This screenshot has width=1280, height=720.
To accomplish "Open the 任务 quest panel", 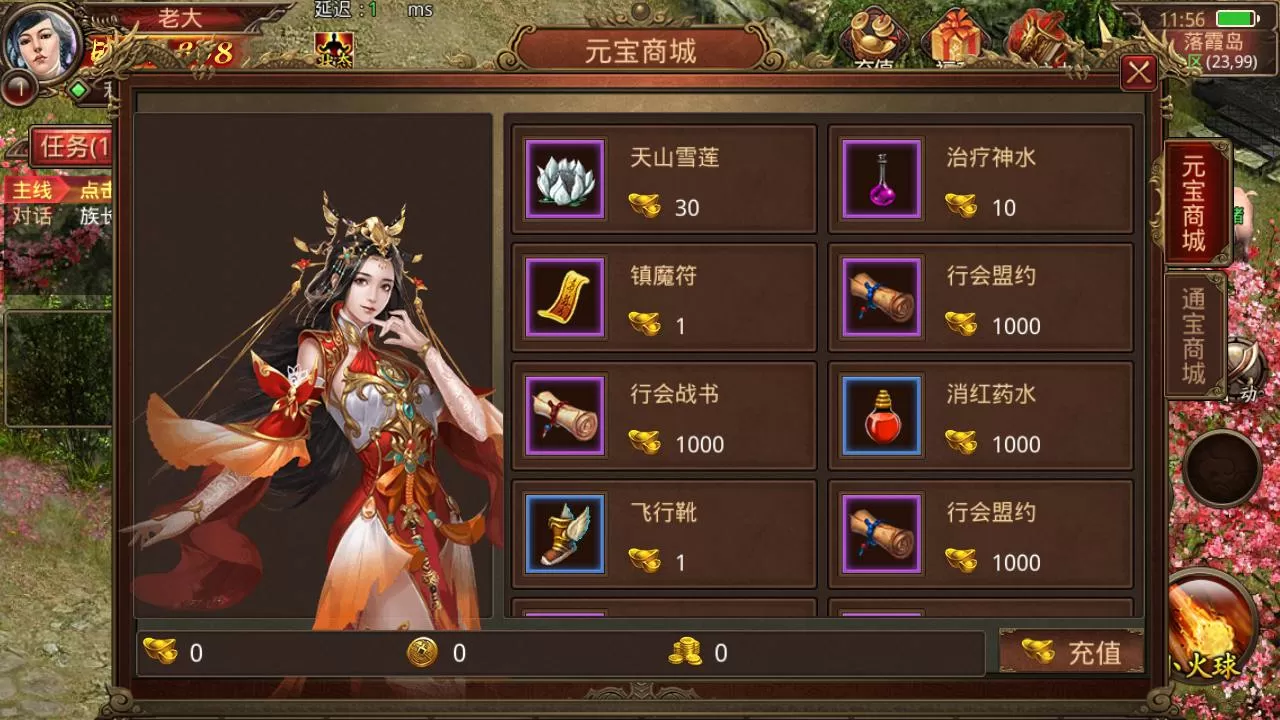I will (72, 147).
